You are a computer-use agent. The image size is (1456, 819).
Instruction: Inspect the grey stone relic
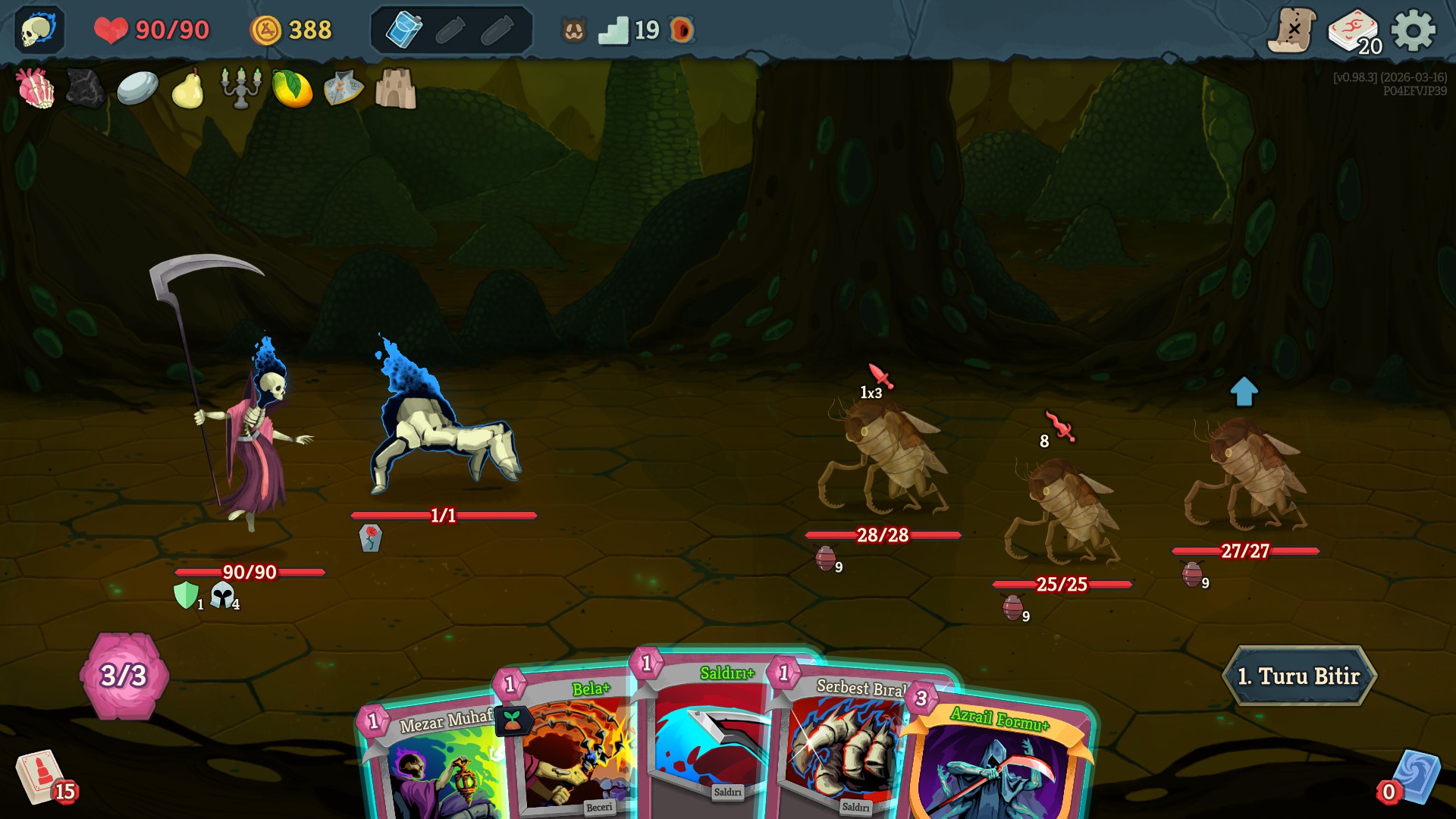tap(137, 88)
